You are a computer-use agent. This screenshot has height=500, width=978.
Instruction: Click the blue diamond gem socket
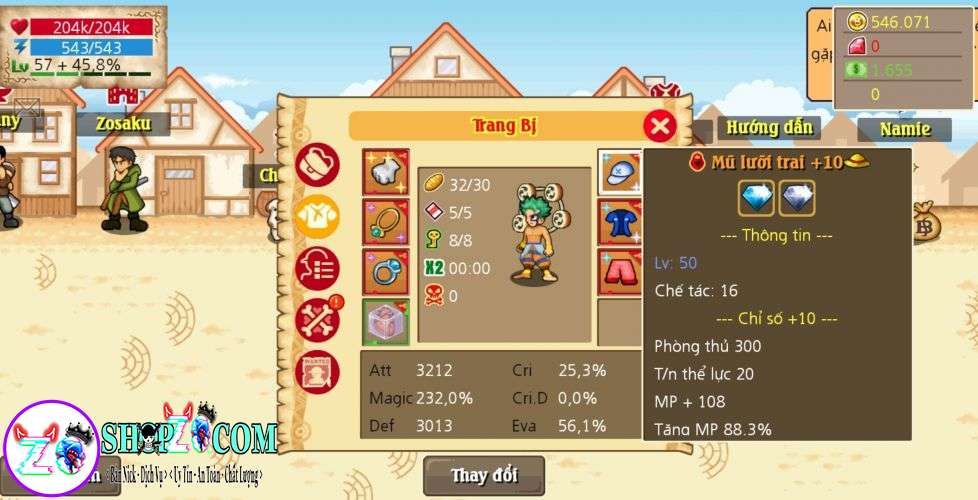[757, 198]
